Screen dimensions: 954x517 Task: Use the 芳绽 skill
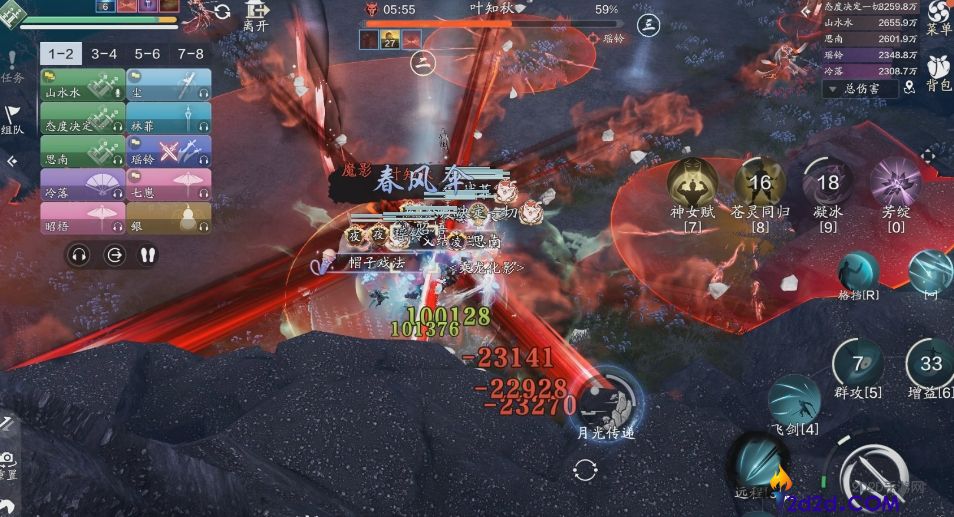pos(894,184)
